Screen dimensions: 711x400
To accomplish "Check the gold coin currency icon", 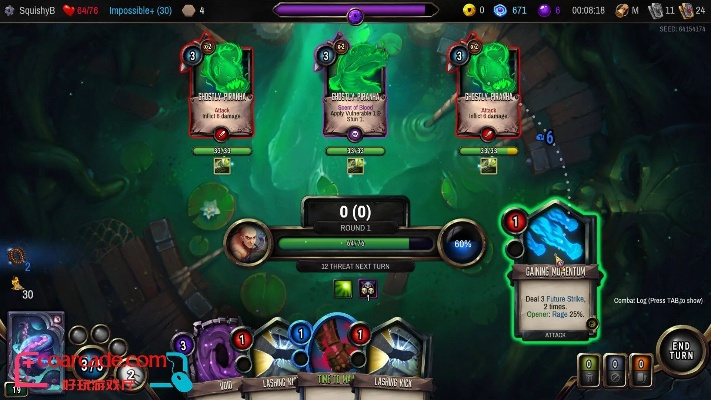I will pyautogui.click(x=467, y=10).
